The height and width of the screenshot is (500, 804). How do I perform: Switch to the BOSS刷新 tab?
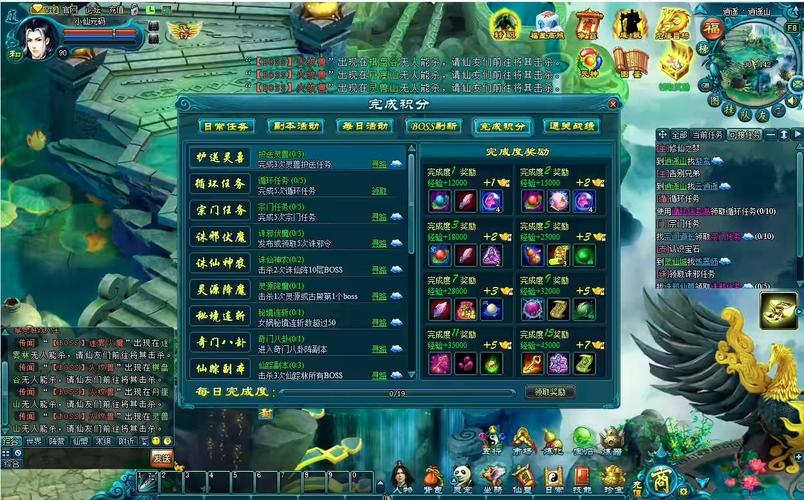tap(433, 127)
